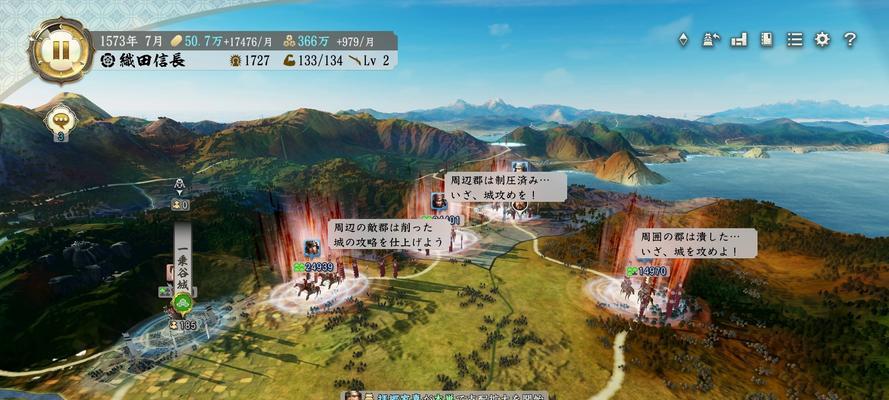Open the list menu icon
Image resolution: width=889 pixels, height=400 pixels.
pos(795,39)
